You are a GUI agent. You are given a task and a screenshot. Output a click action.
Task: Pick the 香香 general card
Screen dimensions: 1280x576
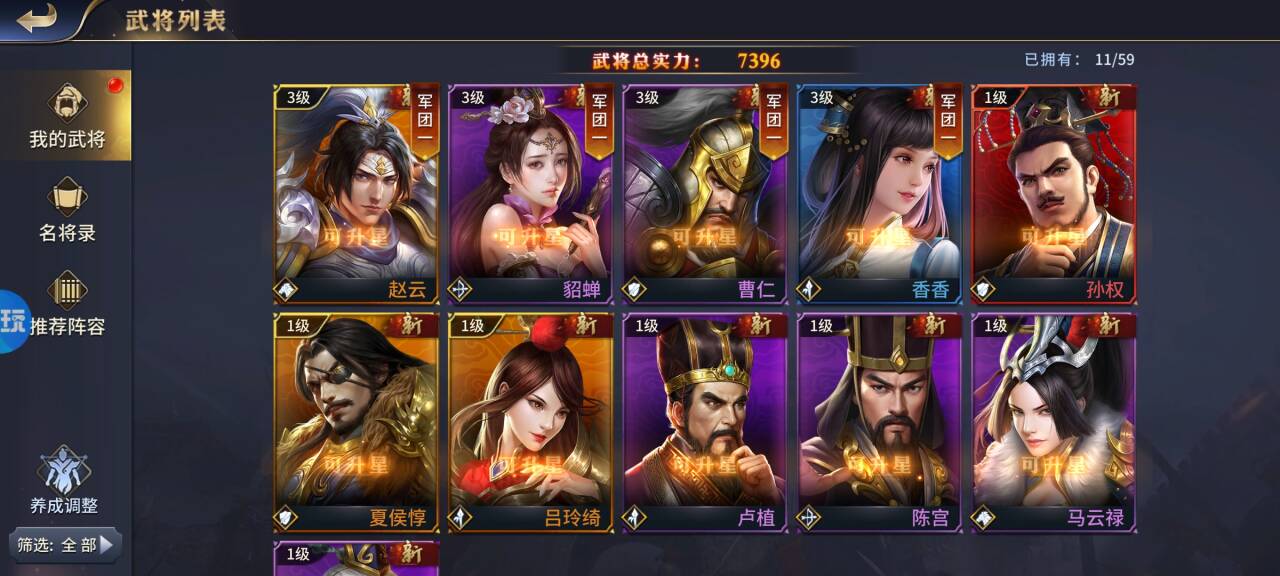(x=880, y=194)
